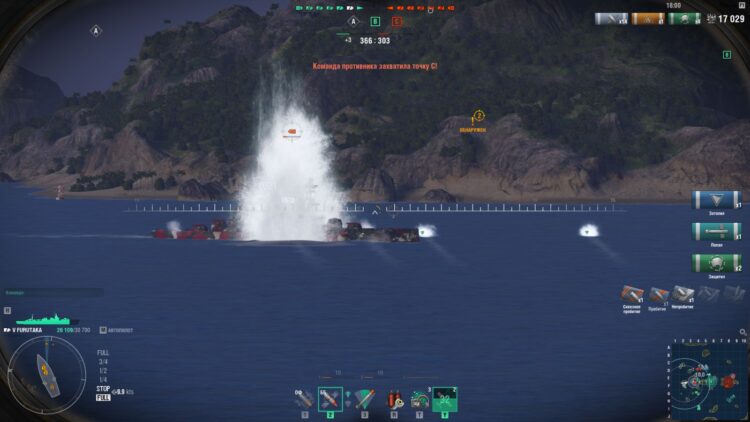The height and width of the screenshot is (422, 750).
Task: Select the highlighted armor-piercing shell slot
Action: pos(330,399)
